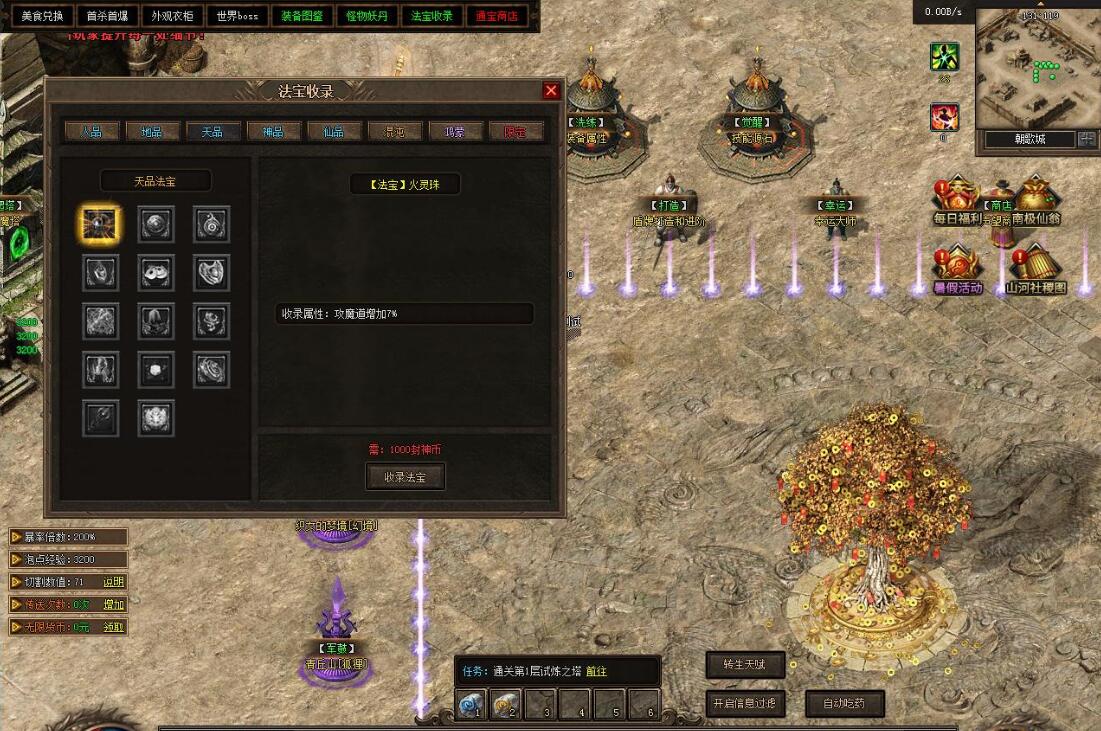
Task: Open the 世界boss menu
Action: coord(236,16)
